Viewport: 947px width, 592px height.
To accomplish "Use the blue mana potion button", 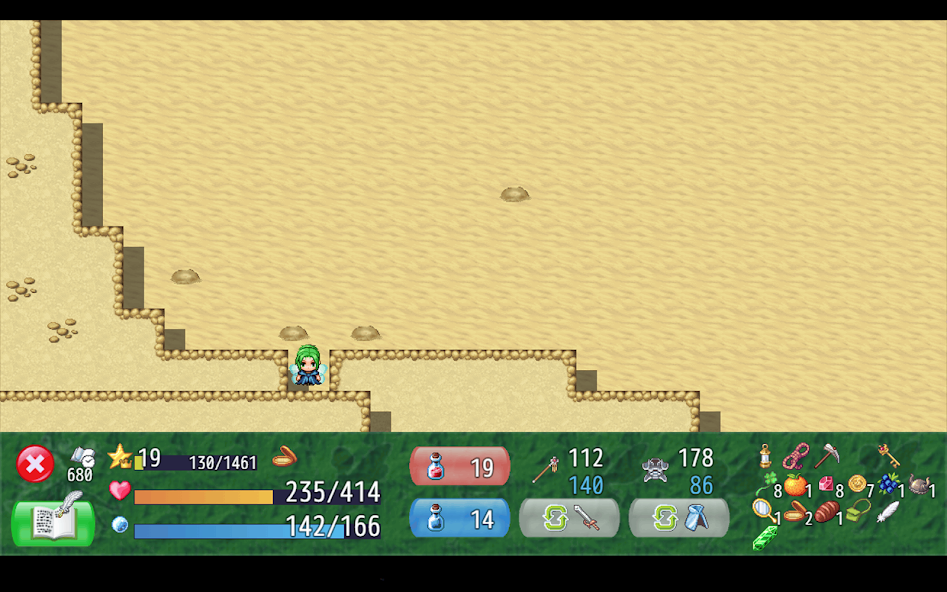I will click(460, 518).
